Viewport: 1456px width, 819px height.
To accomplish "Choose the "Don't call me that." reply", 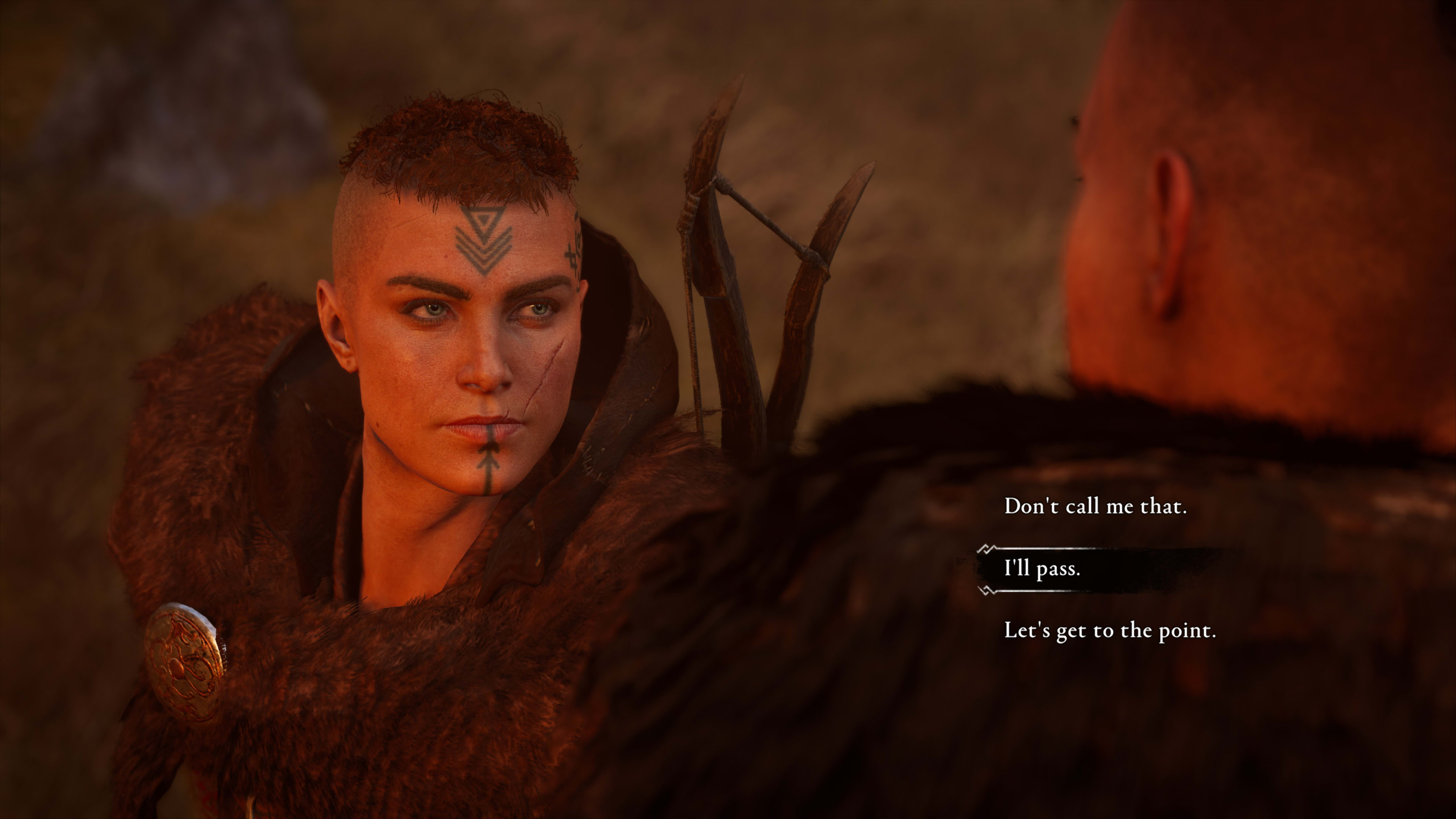I will (1095, 507).
